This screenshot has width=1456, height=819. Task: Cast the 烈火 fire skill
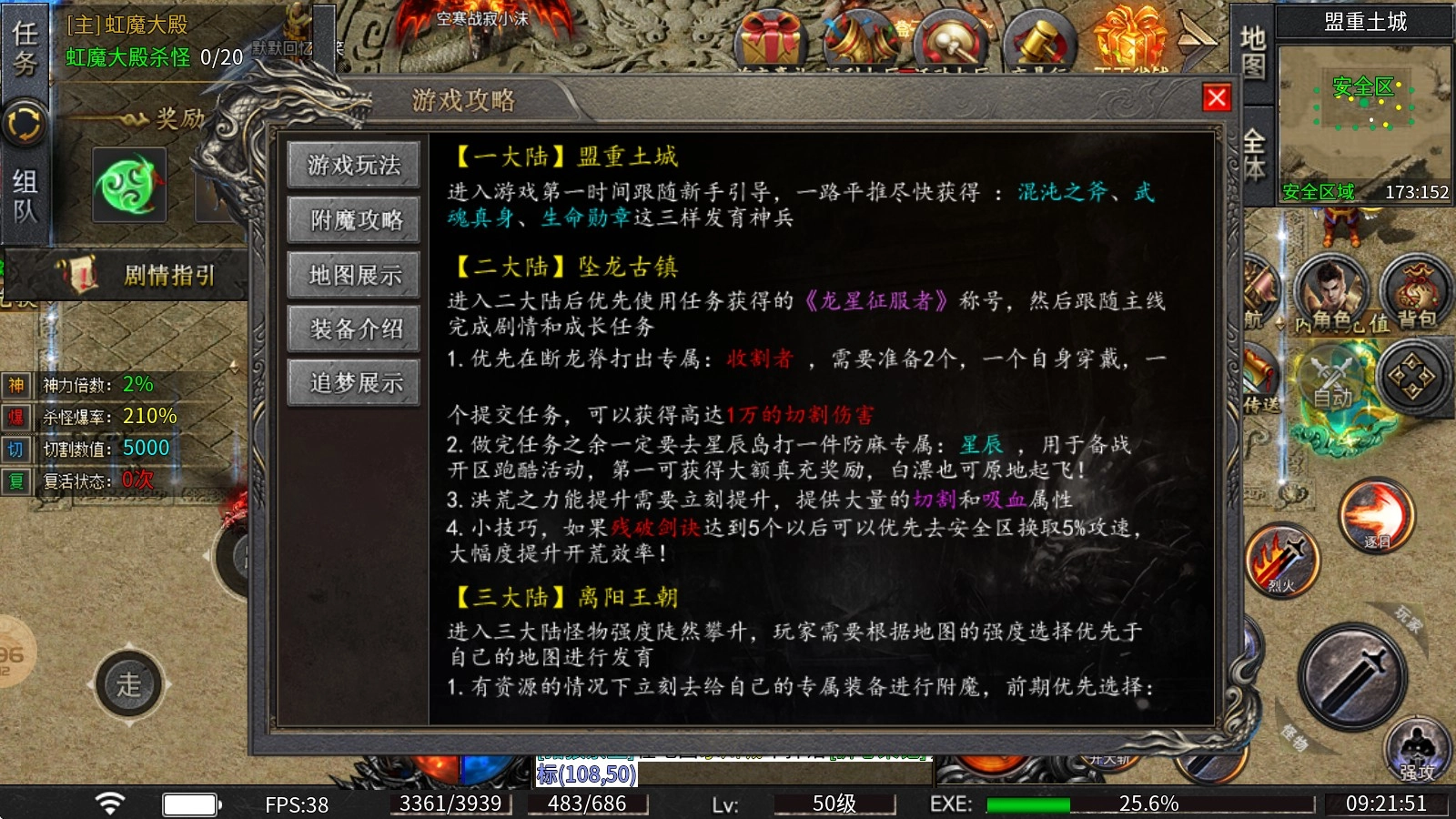[x=1283, y=560]
